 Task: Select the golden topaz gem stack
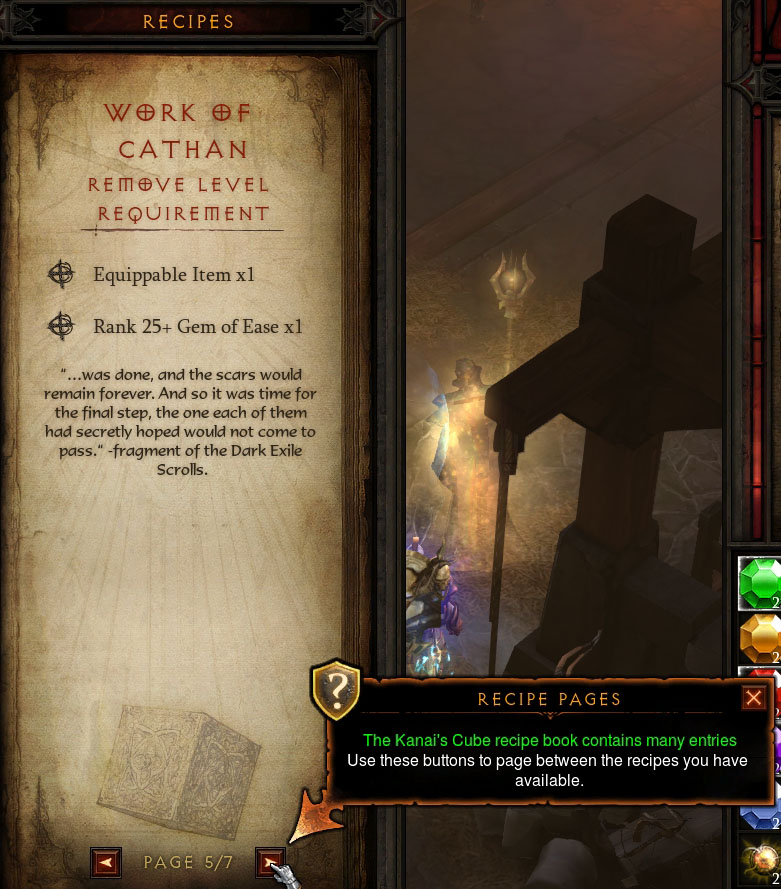click(761, 638)
